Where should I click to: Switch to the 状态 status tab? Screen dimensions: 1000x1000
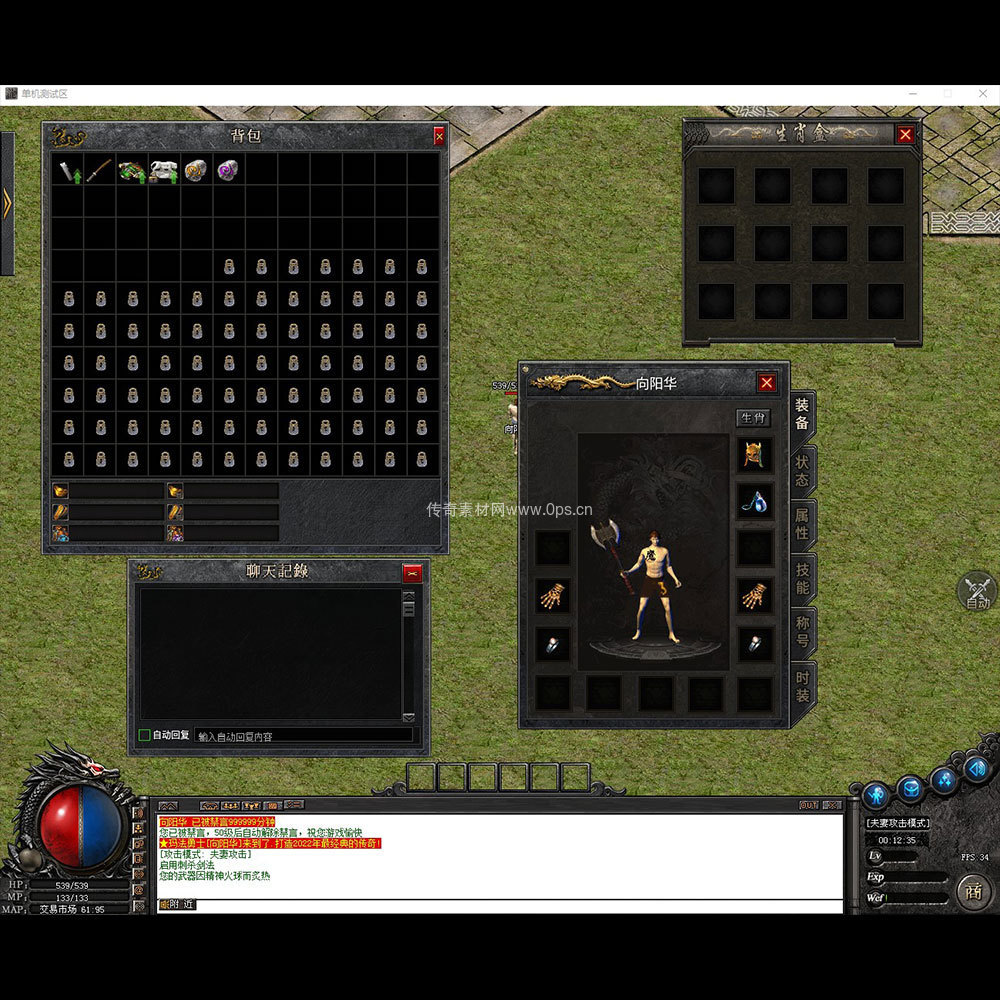[802, 471]
